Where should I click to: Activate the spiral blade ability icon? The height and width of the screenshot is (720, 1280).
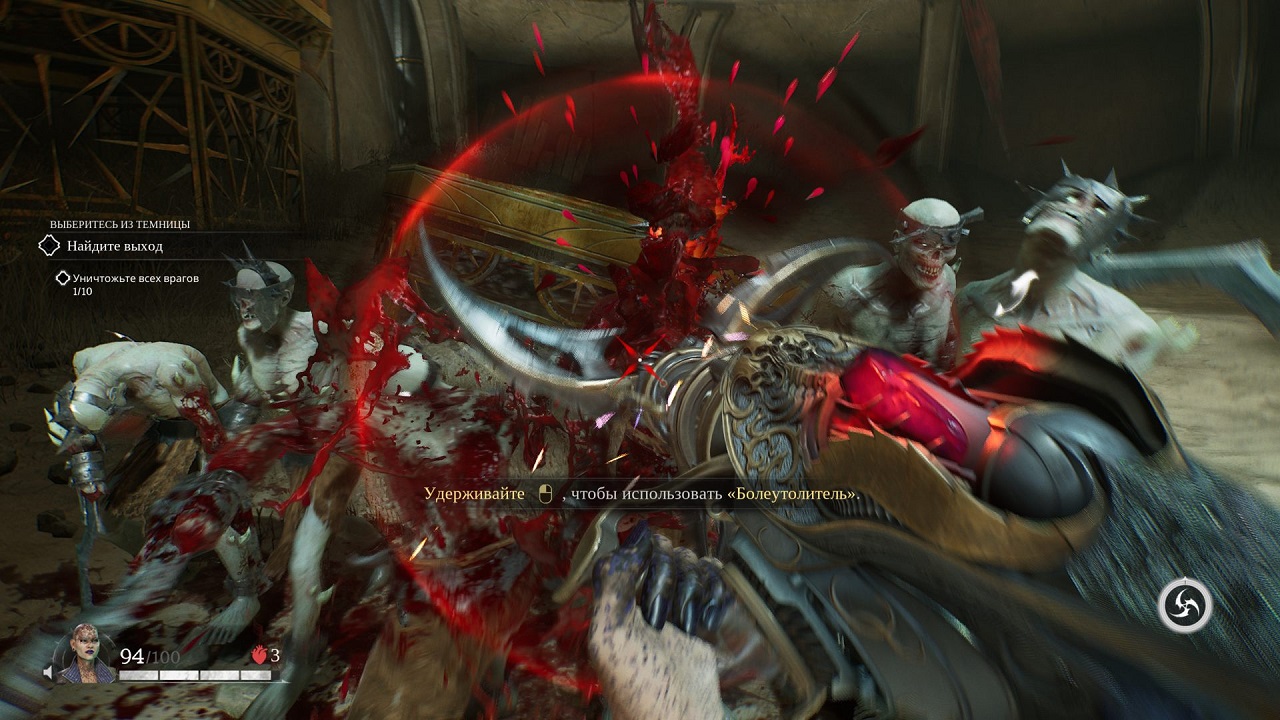click(1185, 605)
